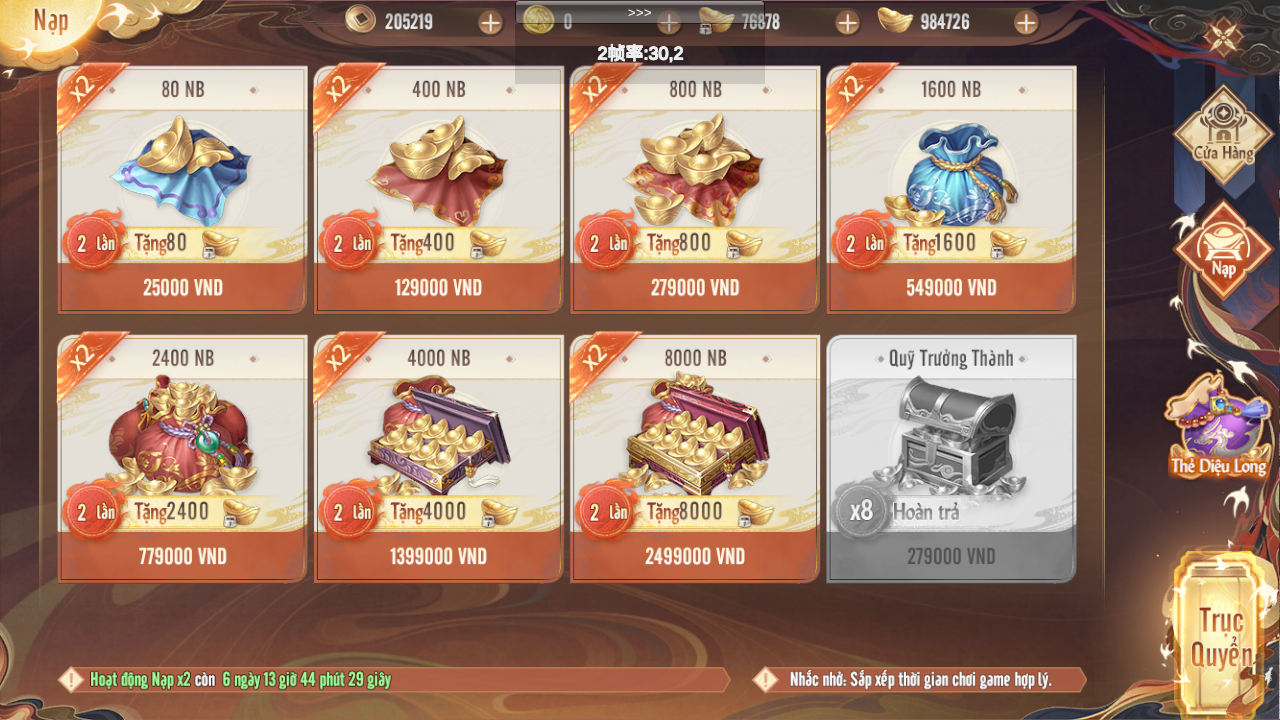Buy the 80 NB pack for 25000 VND
The height and width of the screenshot is (720, 1280).
click(x=182, y=288)
